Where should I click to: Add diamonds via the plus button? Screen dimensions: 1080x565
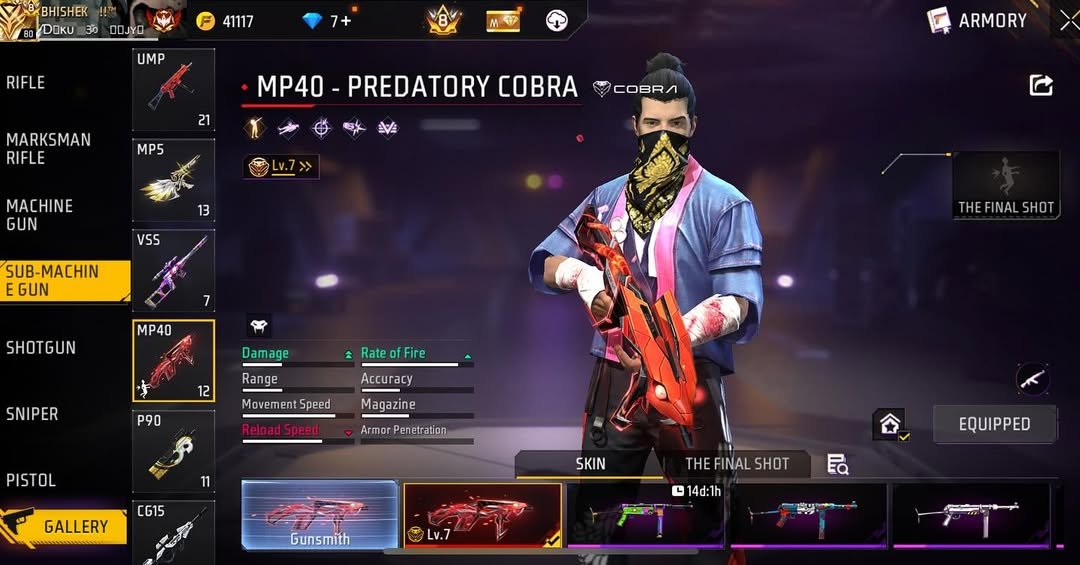(x=346, y=21)
